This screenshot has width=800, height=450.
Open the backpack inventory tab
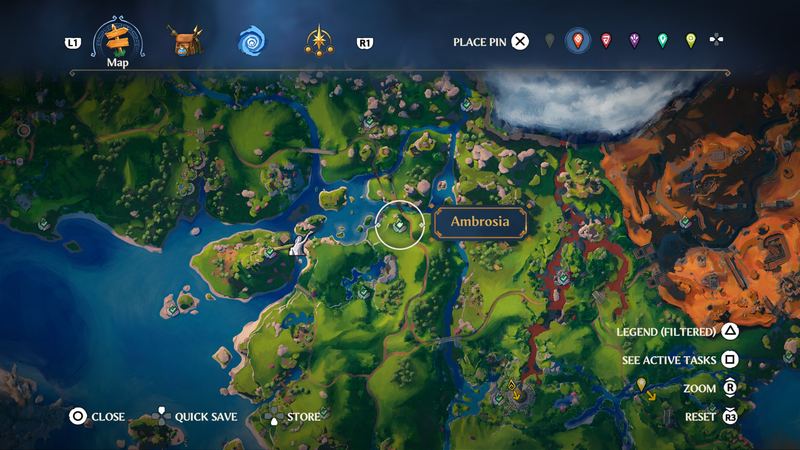[184, 41]
